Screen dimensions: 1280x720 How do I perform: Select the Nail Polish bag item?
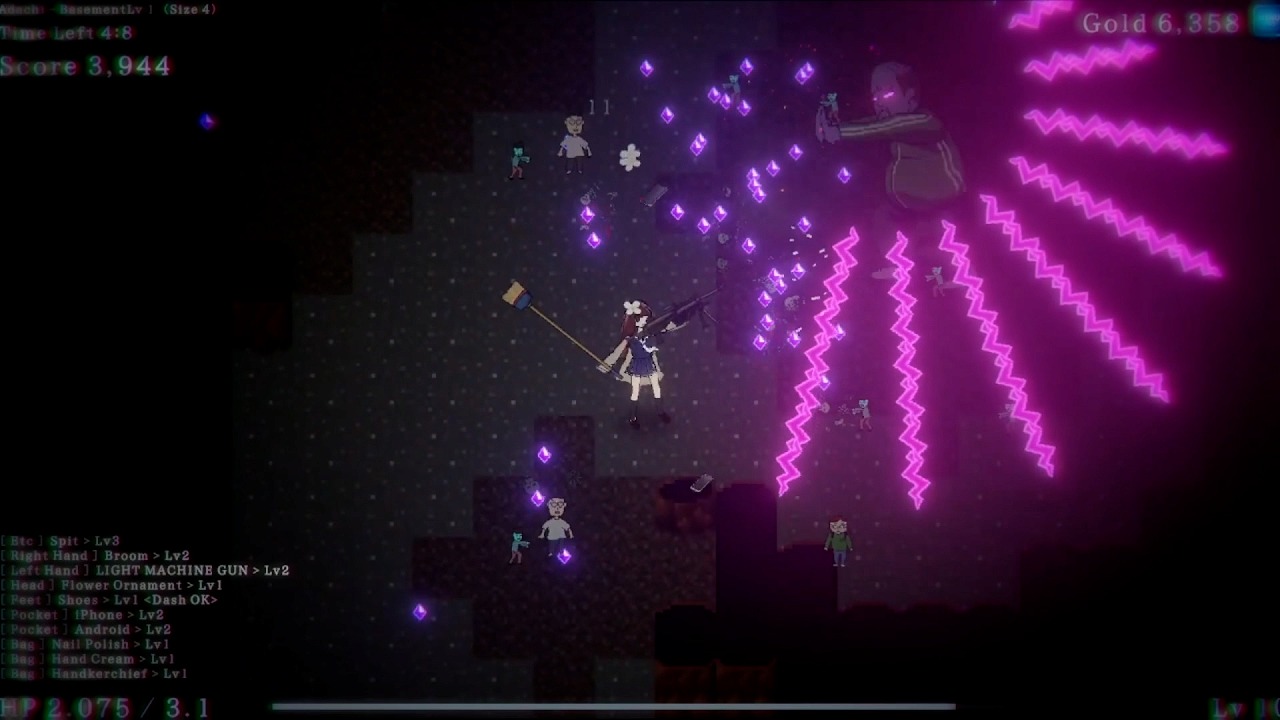click(88, 645)
